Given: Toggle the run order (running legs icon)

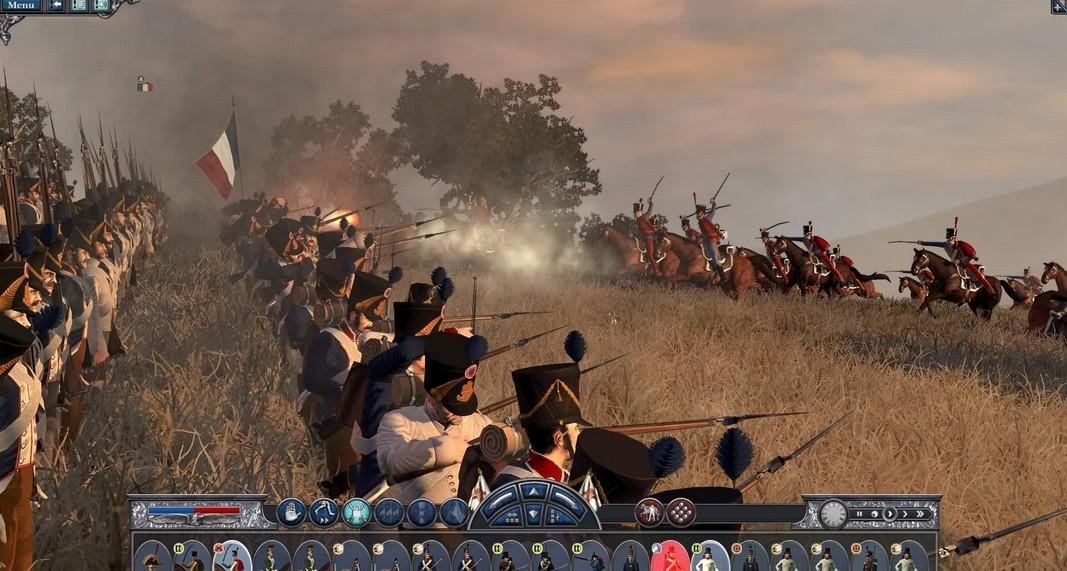Looking at the screenshot, I should click(323, 512).
